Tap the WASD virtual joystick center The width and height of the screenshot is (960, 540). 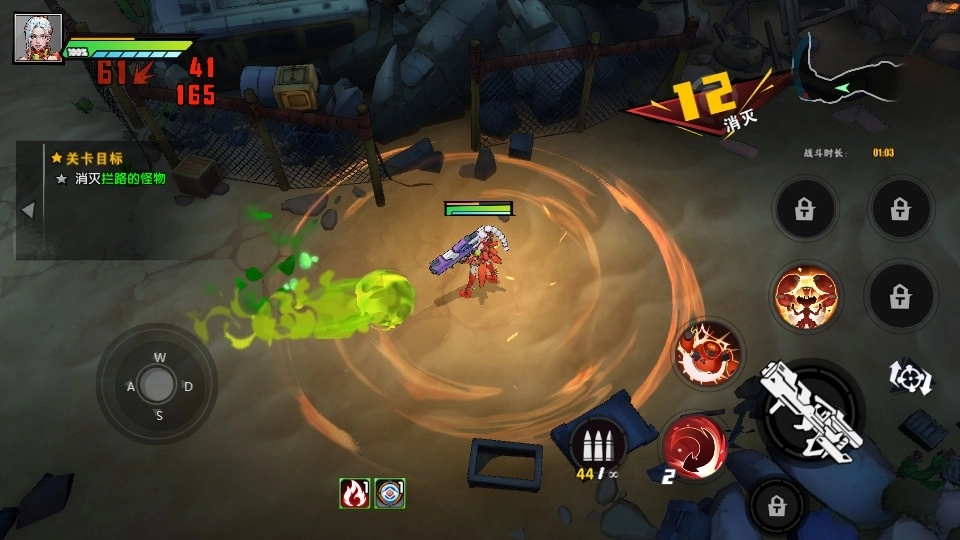point(157,383)
